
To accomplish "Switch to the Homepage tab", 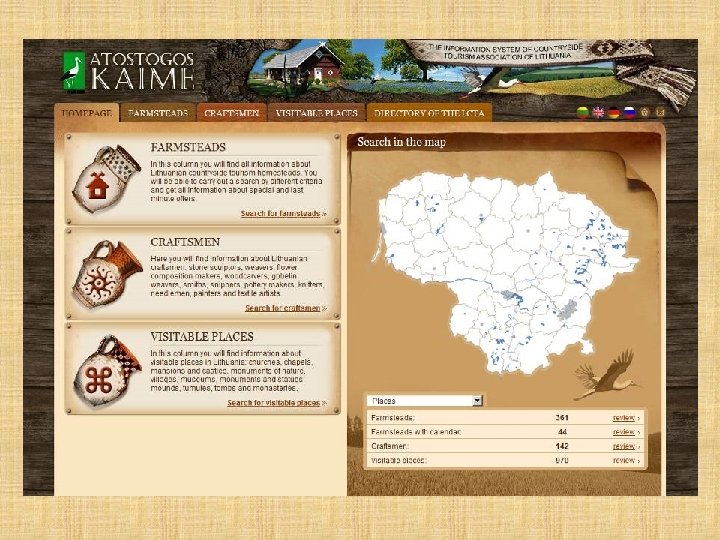I will pyautogui.click(x=86, y=113).
